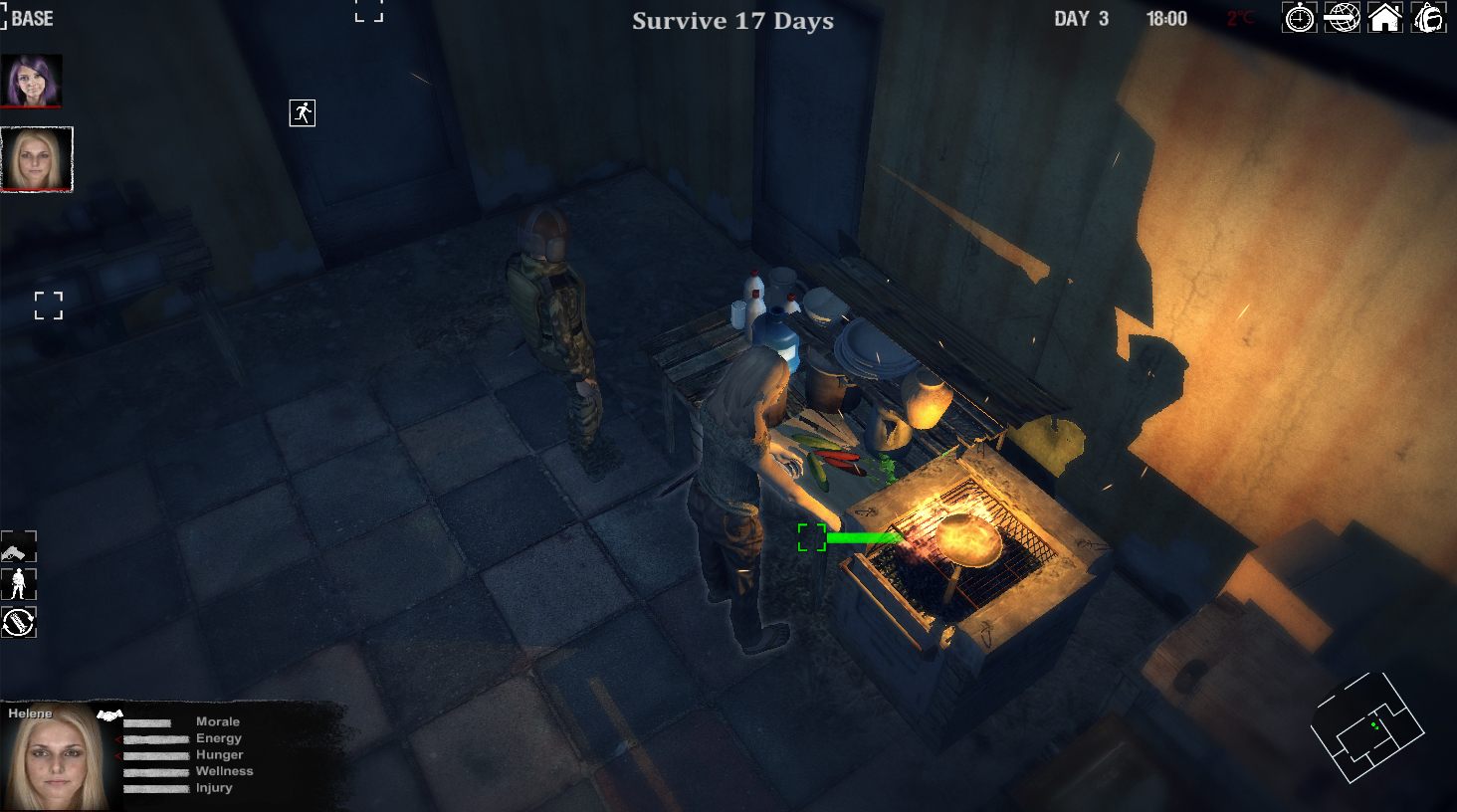The image size is (1457, 812).
Task: Select the pistol weapon icon
Action: [x=19, y=546]
